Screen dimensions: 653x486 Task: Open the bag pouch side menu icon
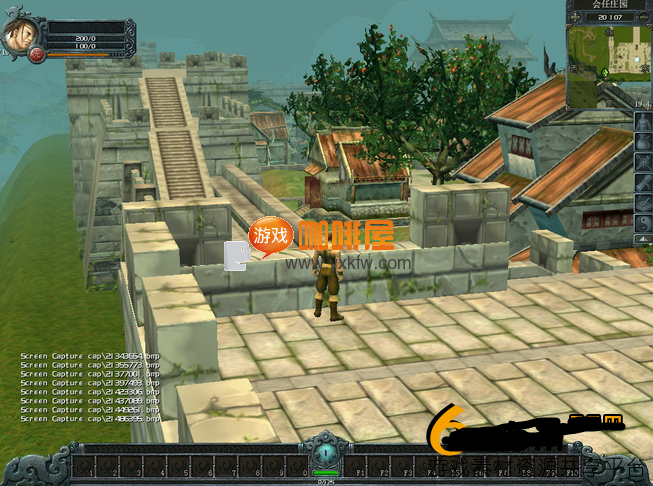coord(643,142)
